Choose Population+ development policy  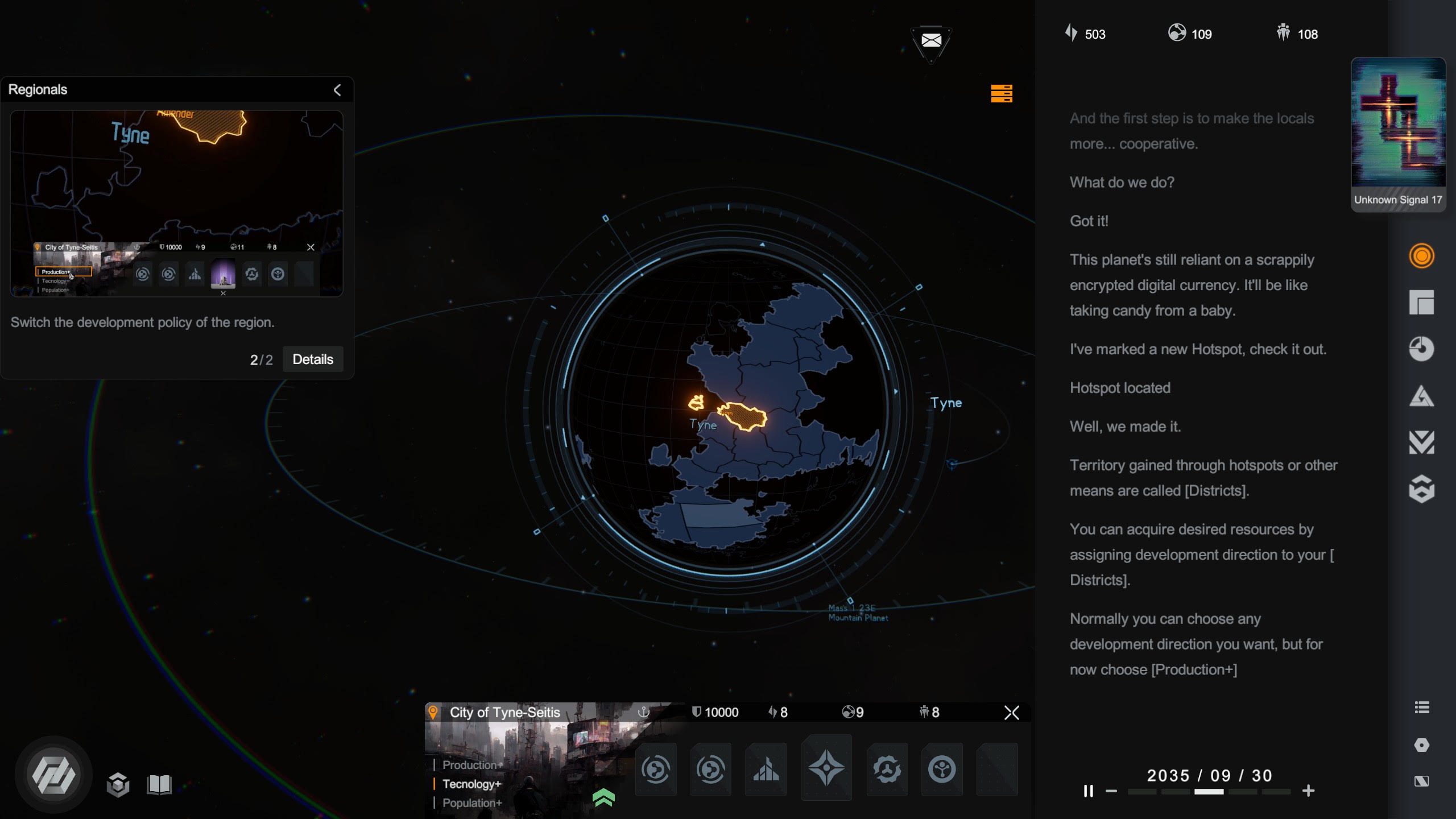click(x=472, y=803)
